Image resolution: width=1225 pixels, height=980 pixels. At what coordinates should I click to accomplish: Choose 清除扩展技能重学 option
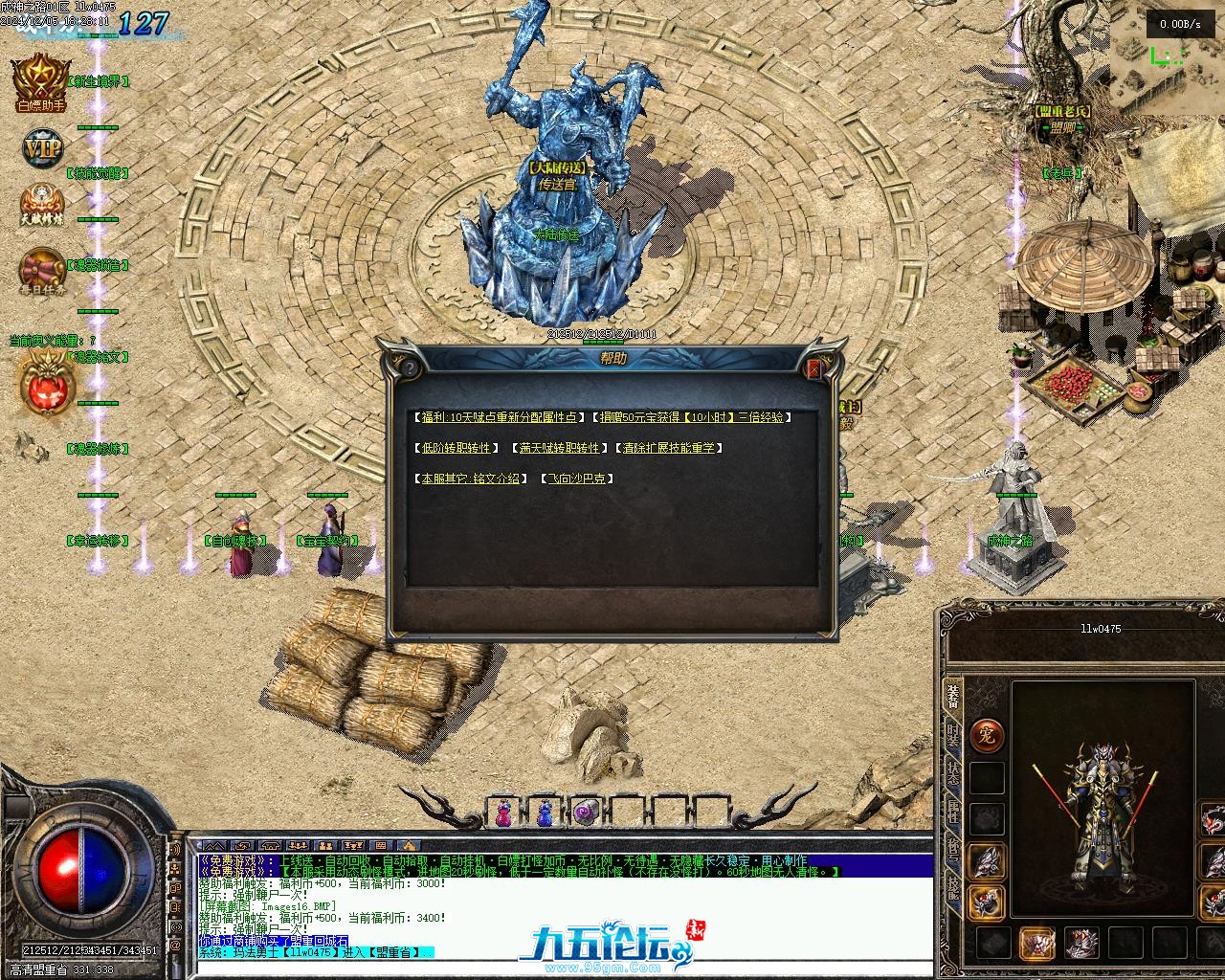coord(670,448)
